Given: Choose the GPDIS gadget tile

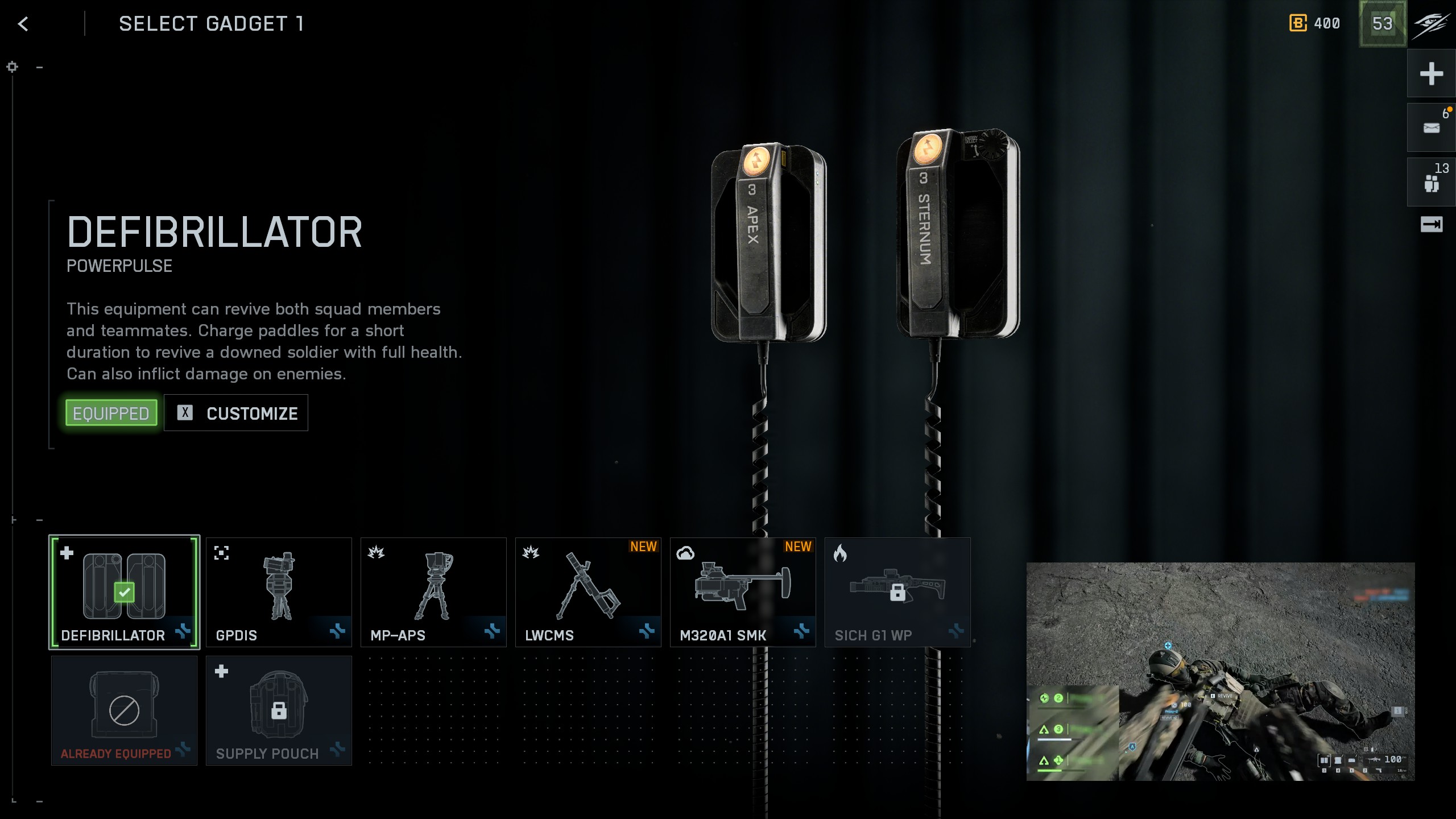Looking at the screenshot, I should [279, 592].
